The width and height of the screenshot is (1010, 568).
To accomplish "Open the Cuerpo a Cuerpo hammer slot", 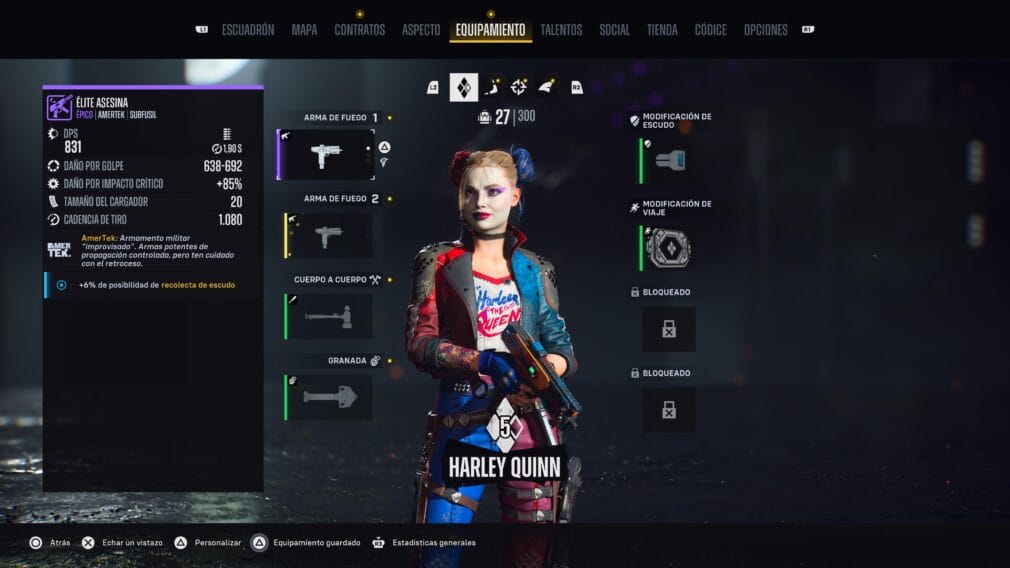I will point(330,316).
